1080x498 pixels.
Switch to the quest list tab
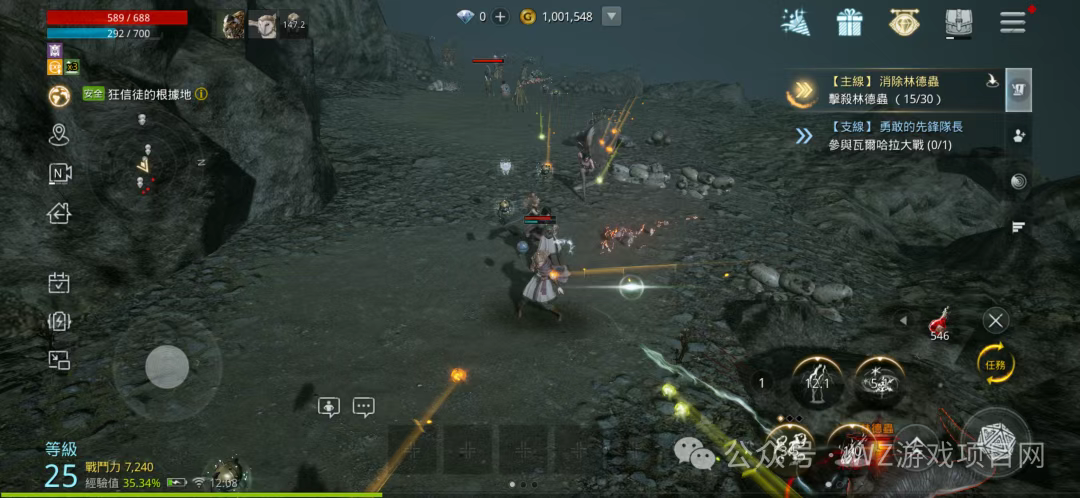click(1018, 89)
